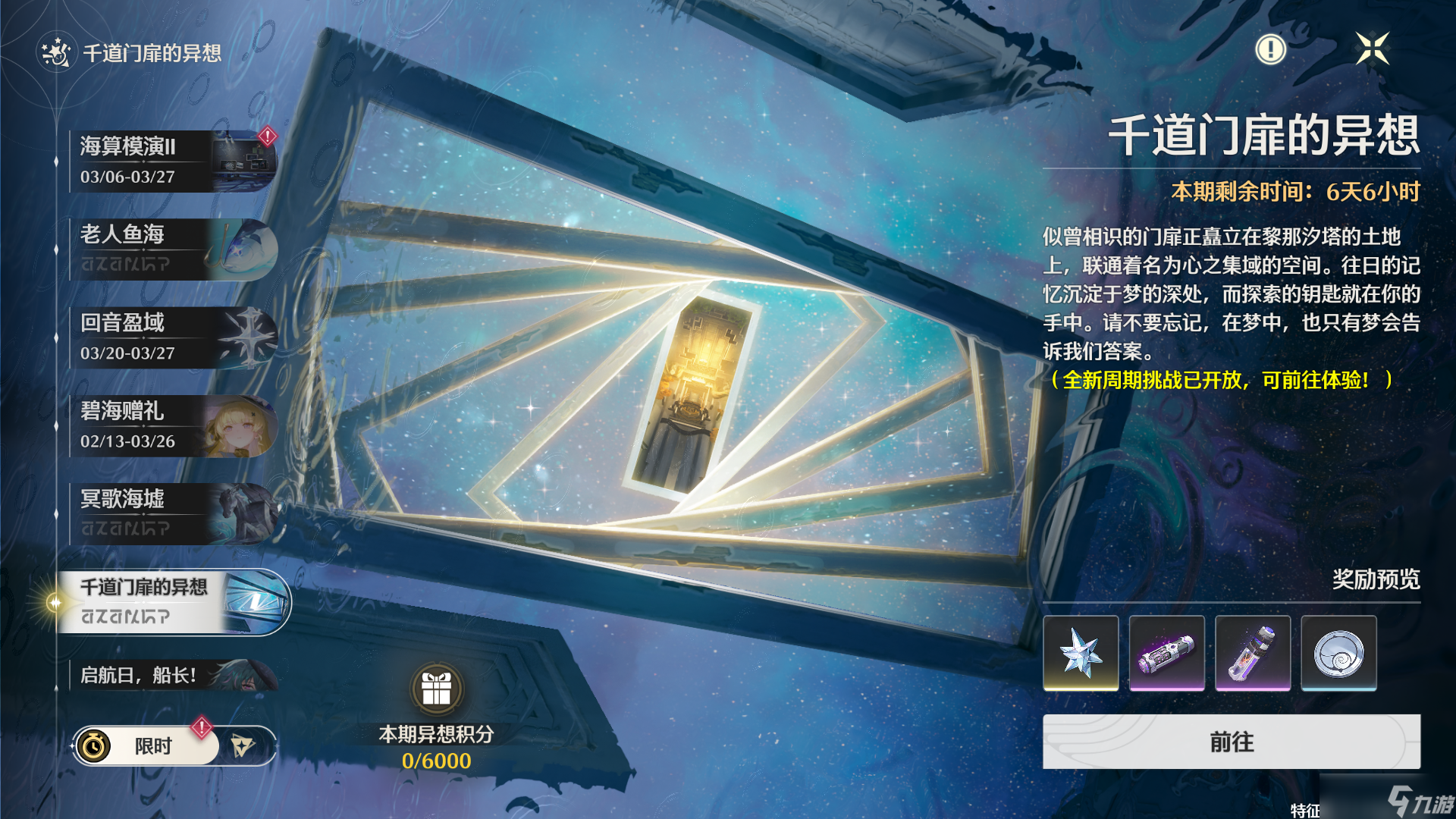This screenshot has height=819, width=1456.
Task: Open the purple capsule reward item preview
Action: click(x=1166, y=653)
